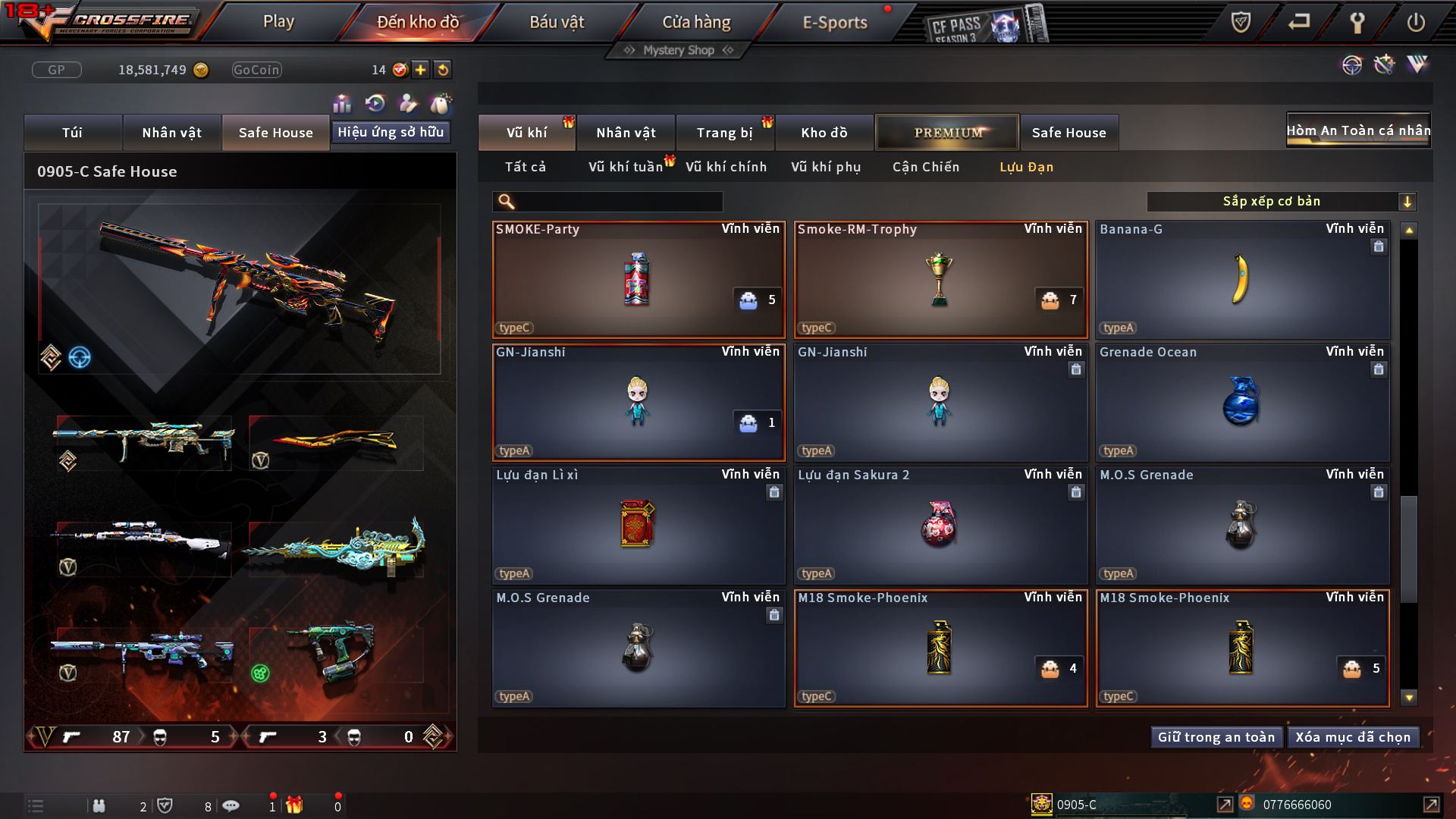Open the Mystery Shop
Image resolution: width=1456 pixels, height=819 pixels.
click(x=678, y=50)
